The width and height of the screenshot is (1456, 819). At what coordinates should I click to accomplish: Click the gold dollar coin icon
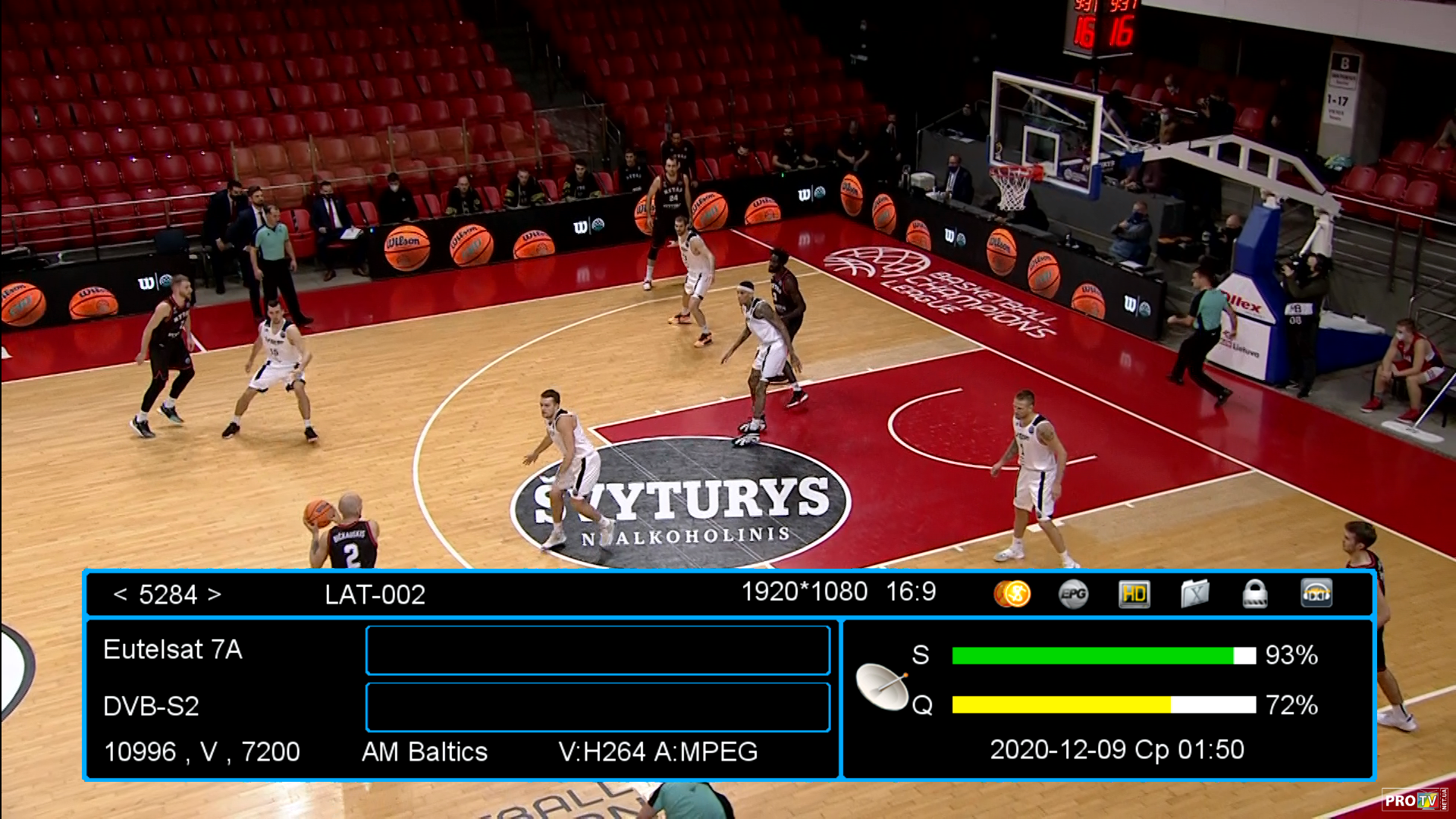1012,594
